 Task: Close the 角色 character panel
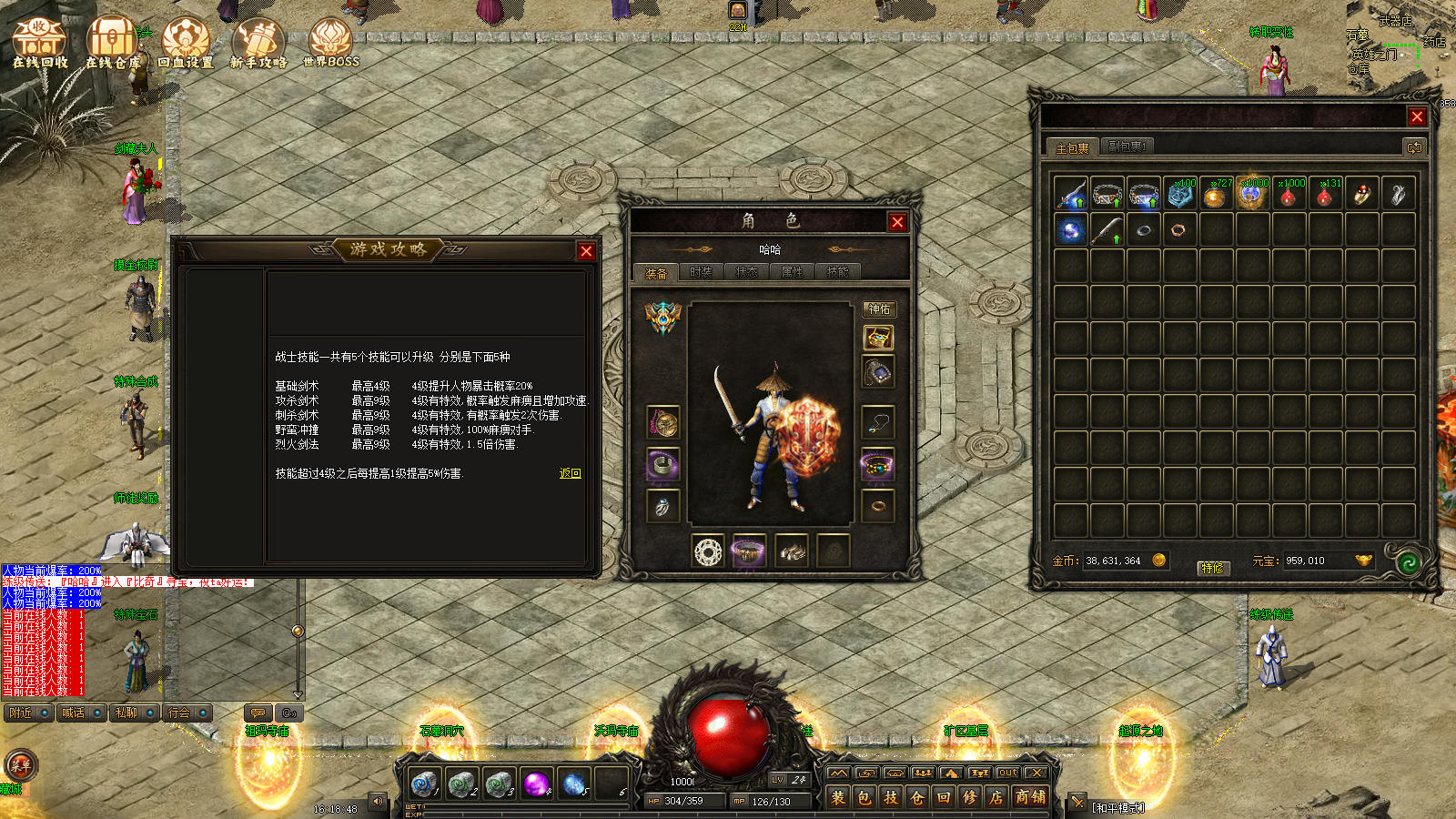[x=897, y=222]
